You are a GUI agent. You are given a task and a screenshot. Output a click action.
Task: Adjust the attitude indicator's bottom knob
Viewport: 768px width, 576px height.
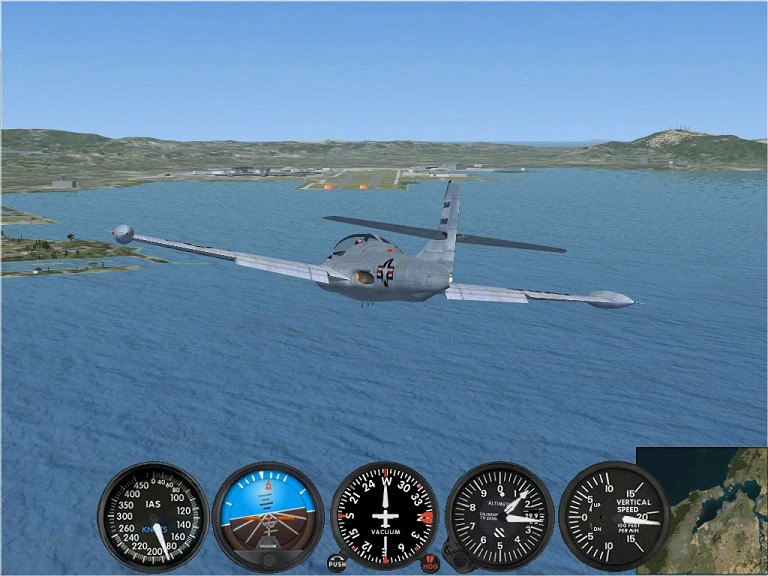(x=268, y=561)
